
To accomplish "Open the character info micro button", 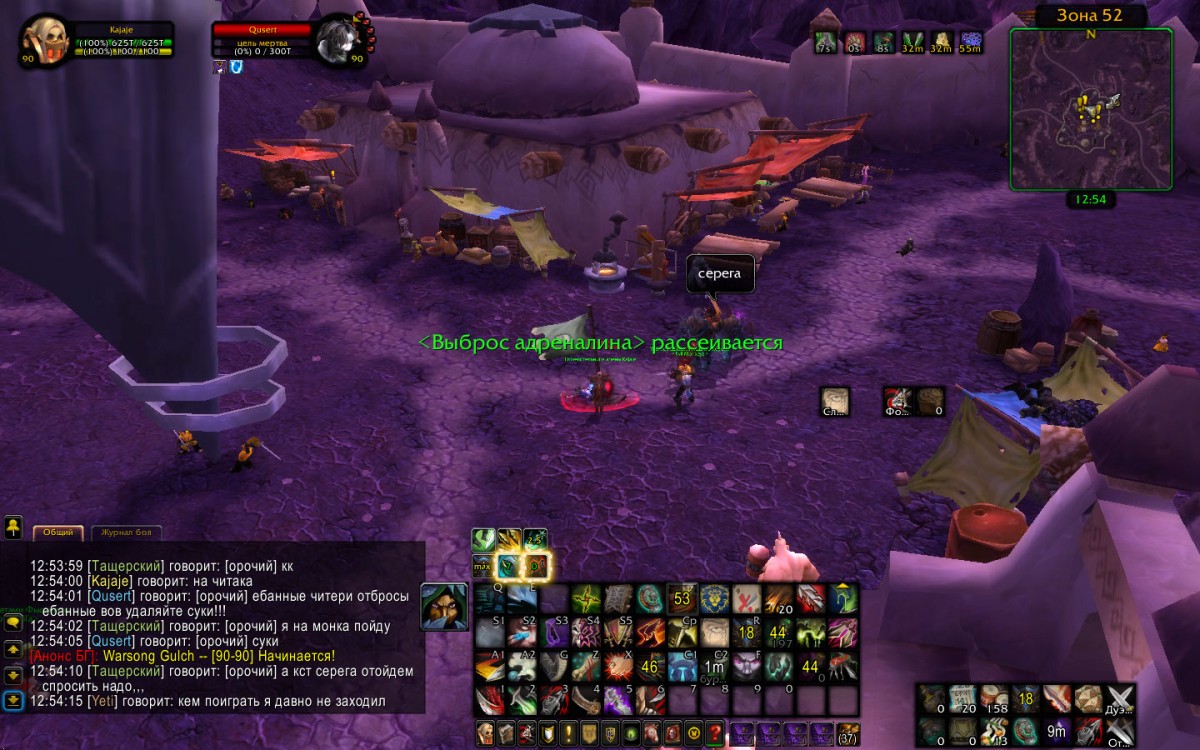I will pyautogui.click(x=486, y=733).
